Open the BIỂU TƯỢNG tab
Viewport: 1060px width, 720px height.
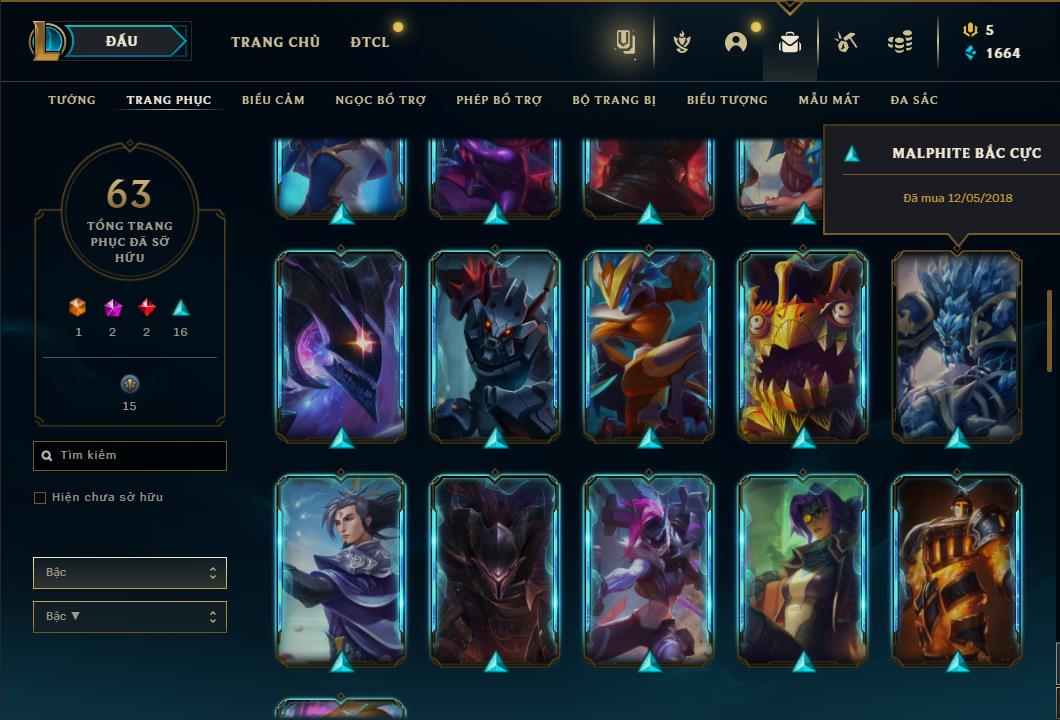coord(727,100)
